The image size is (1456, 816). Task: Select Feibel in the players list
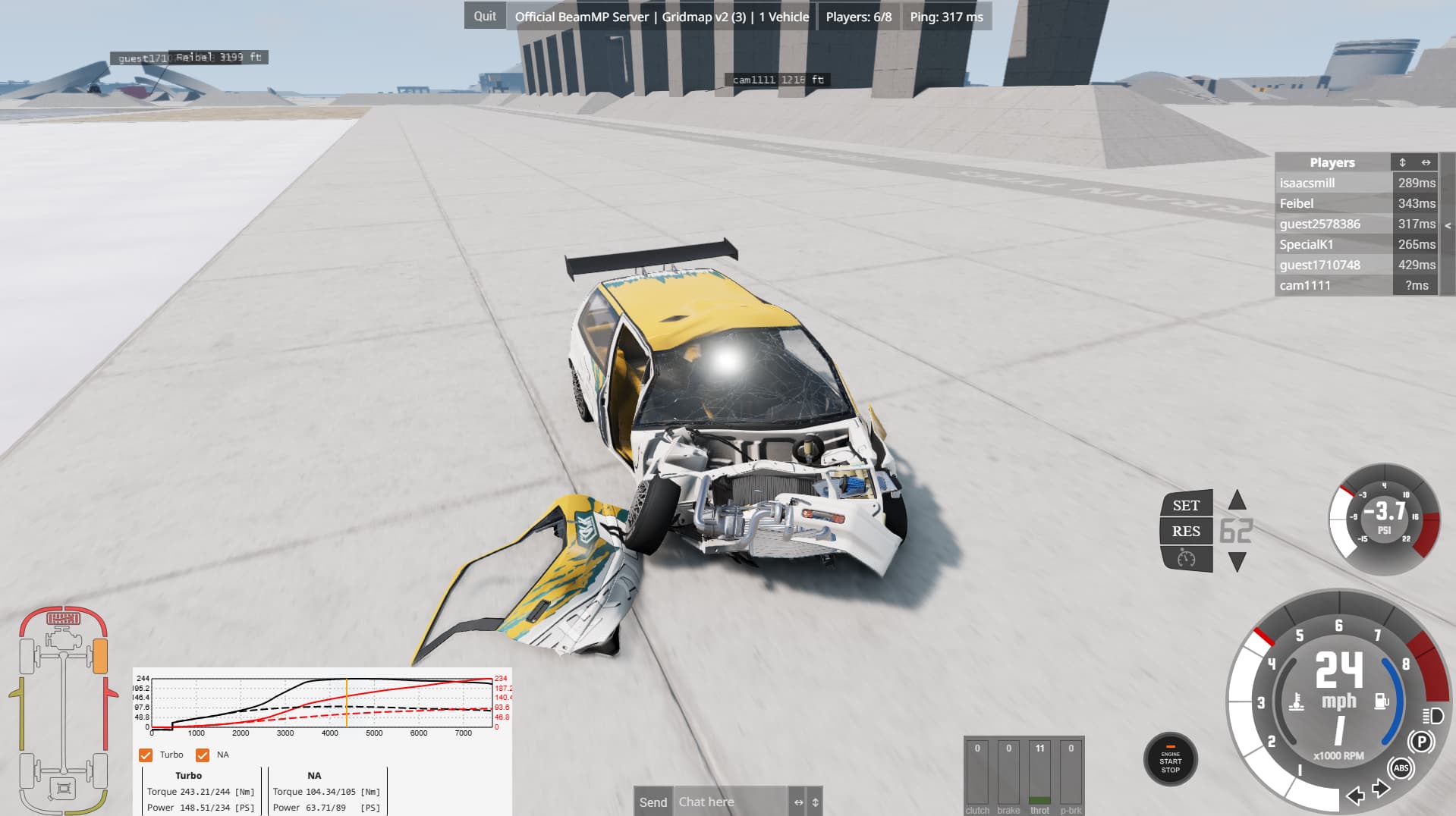coord(1296,203)
